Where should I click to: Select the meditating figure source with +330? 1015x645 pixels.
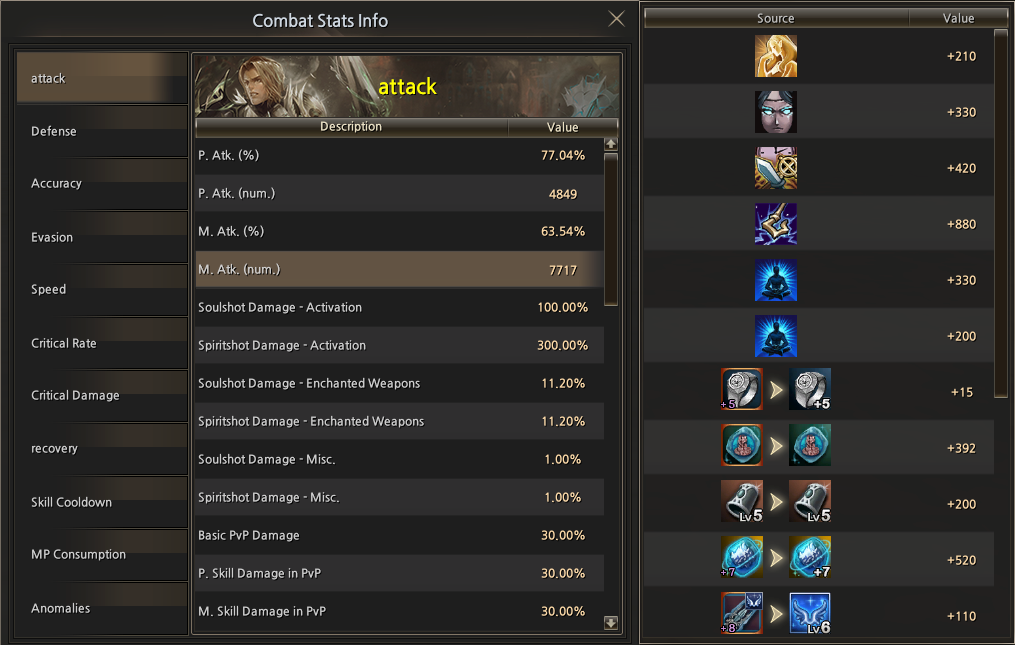(776, 280)
